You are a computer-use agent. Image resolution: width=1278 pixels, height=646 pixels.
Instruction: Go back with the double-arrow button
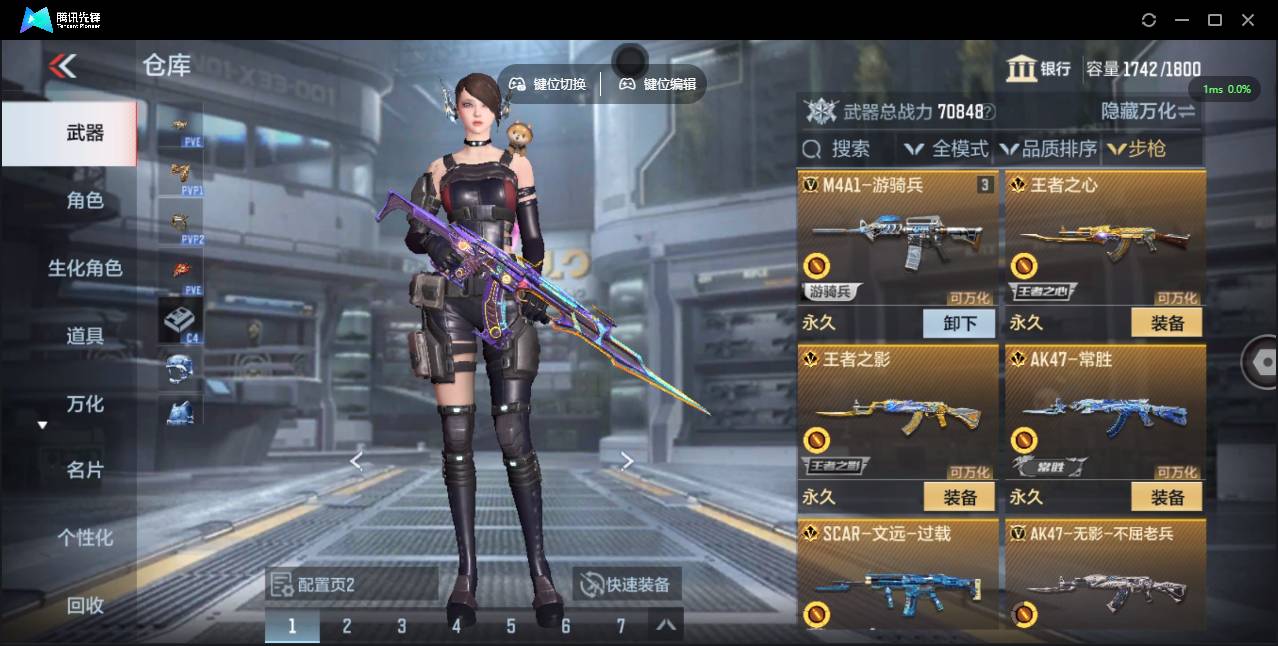62,66
